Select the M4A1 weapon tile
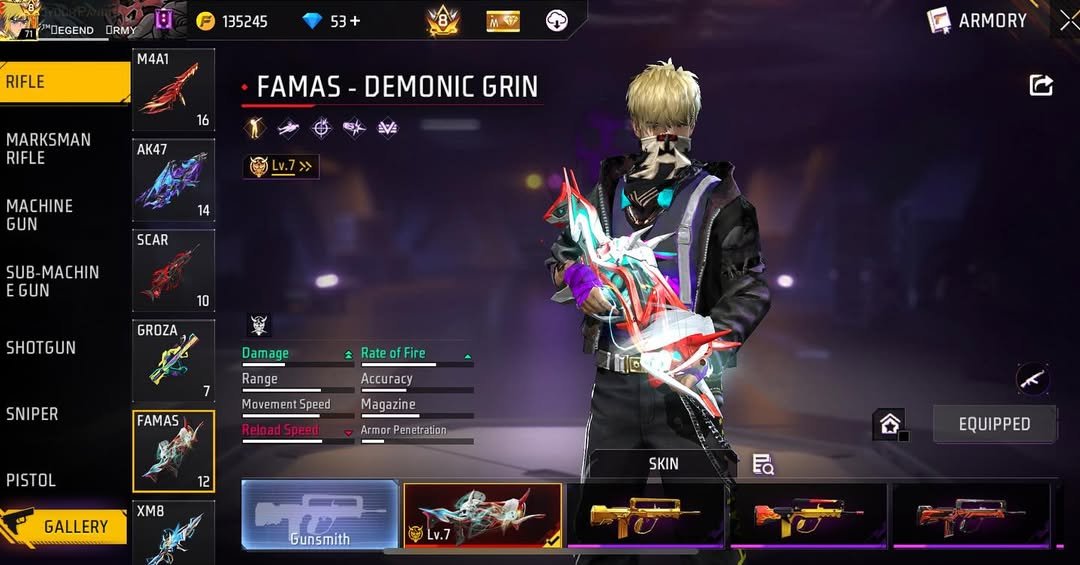This screenshot has width=1080, height=565. 173,90
